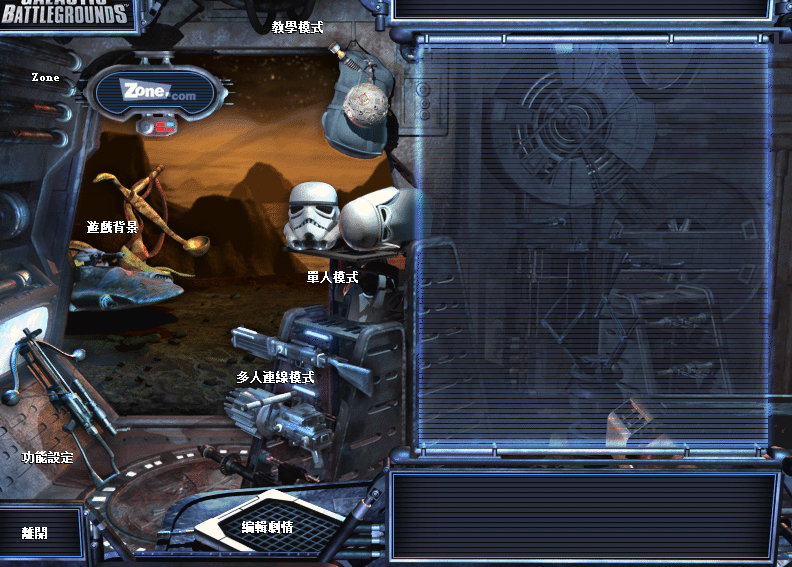
Task: Open 功能設定 options settings
Action: click(48, 457)
